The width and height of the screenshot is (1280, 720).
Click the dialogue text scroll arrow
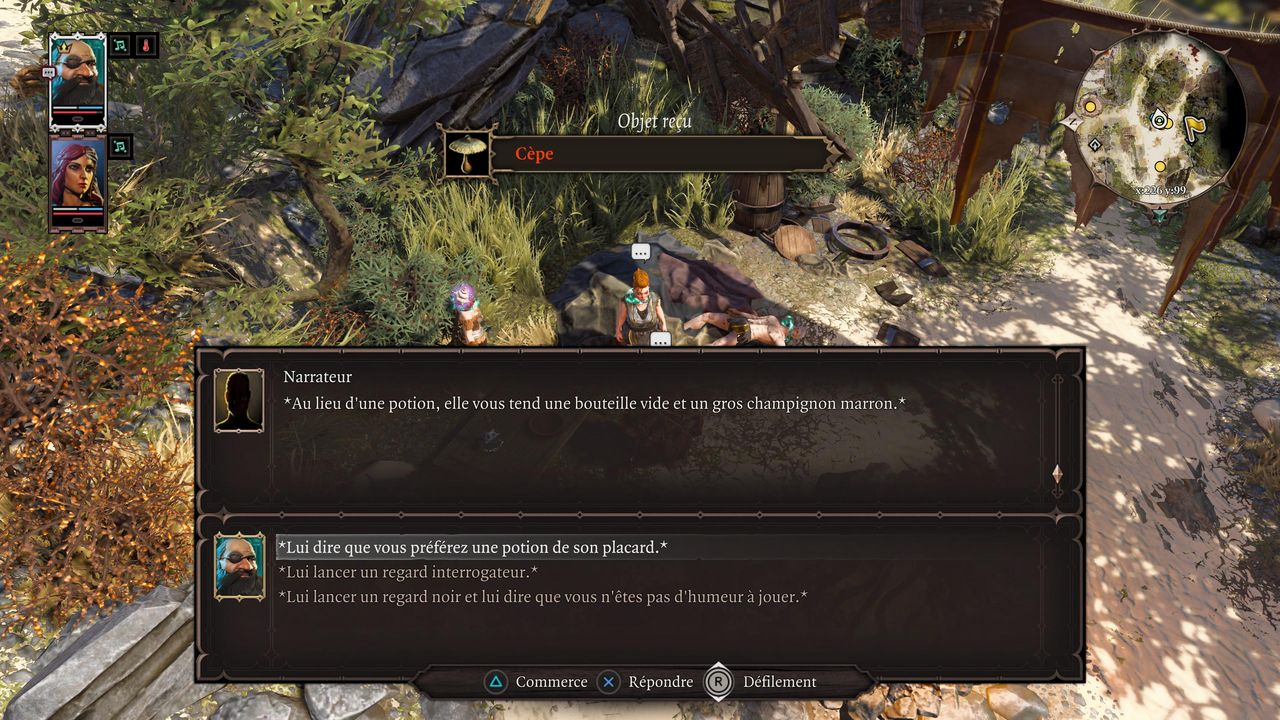pos(1057,474)
